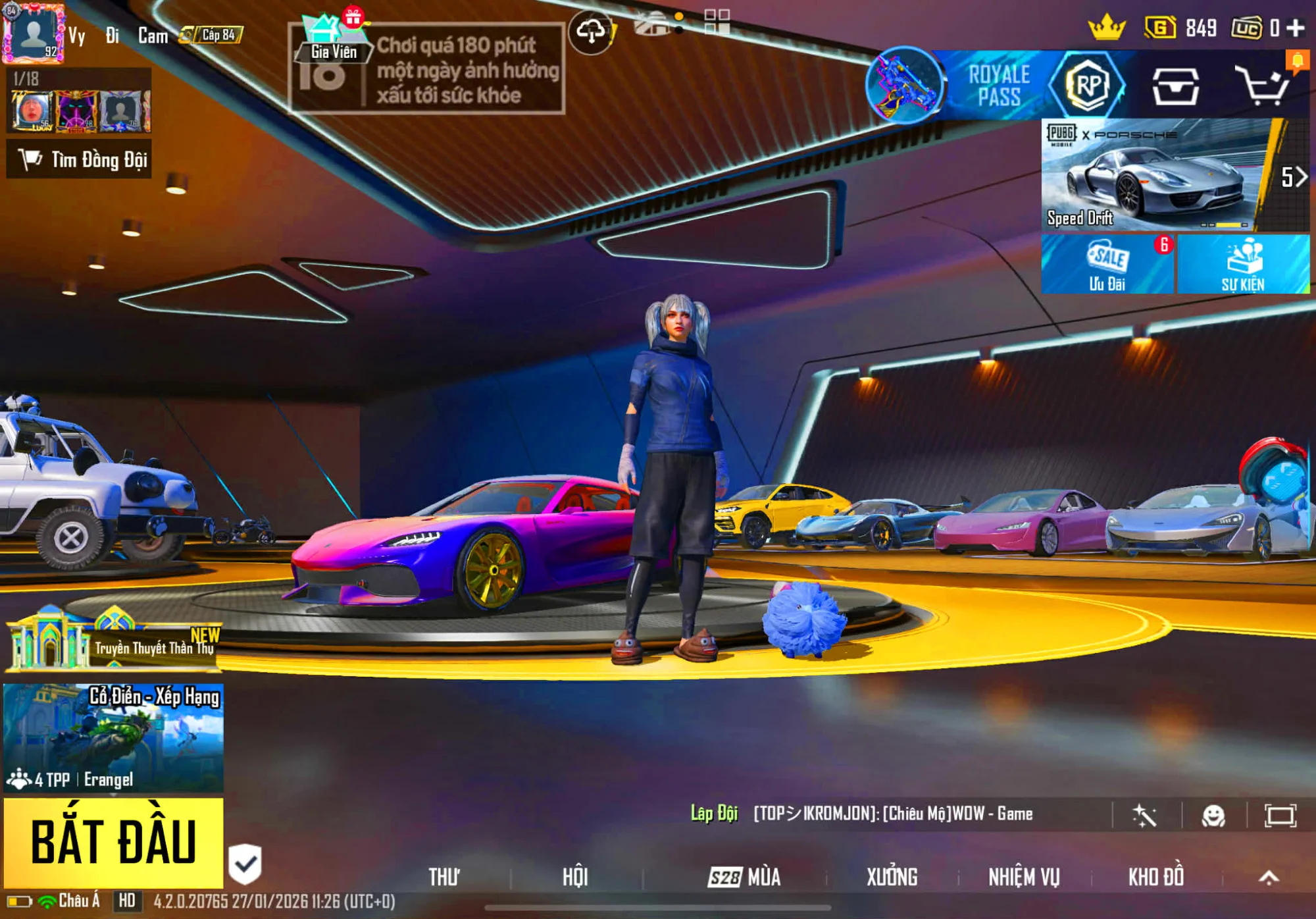The width and height of the screenshot is (1316, 919).
Task: Open the NHIỆM VỤ missions menu
Action: coord(1024,877)
